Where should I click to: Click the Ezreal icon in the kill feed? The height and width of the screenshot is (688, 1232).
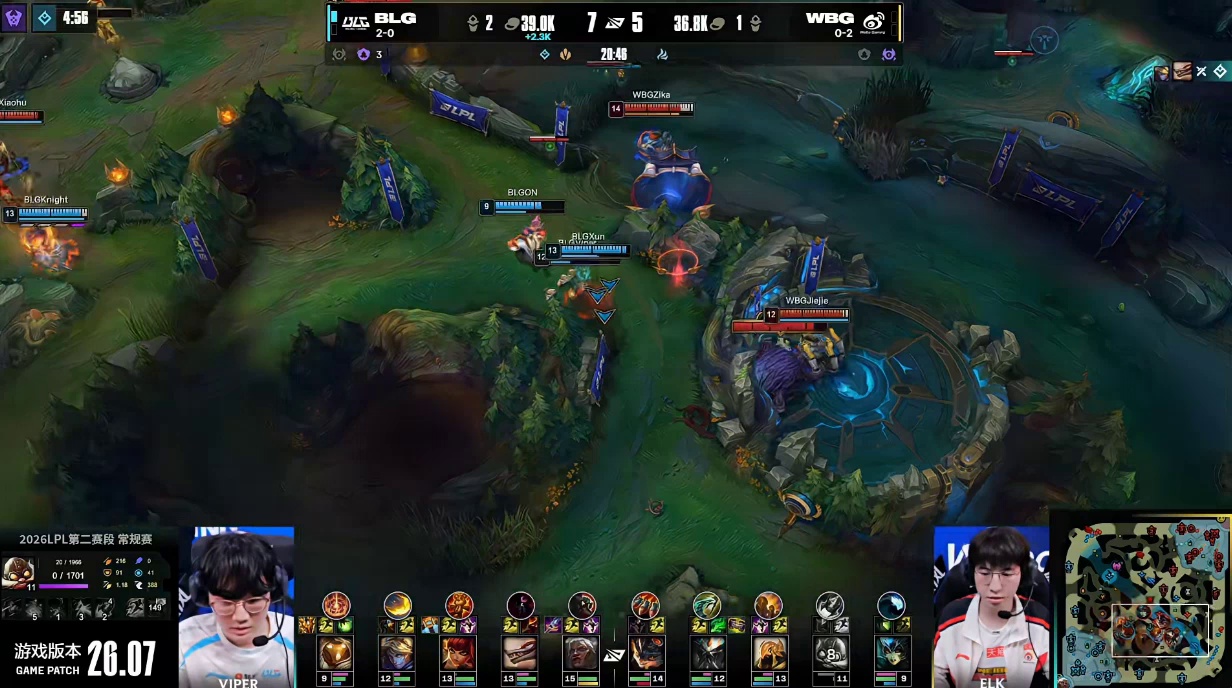(x=1163, y=71)
